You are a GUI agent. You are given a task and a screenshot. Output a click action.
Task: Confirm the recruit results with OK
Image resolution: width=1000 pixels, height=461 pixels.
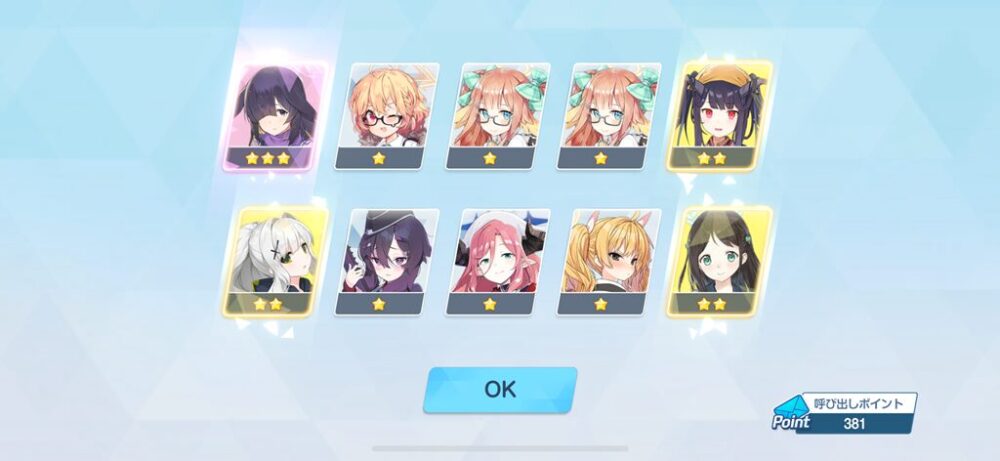(x=500, y=389)
